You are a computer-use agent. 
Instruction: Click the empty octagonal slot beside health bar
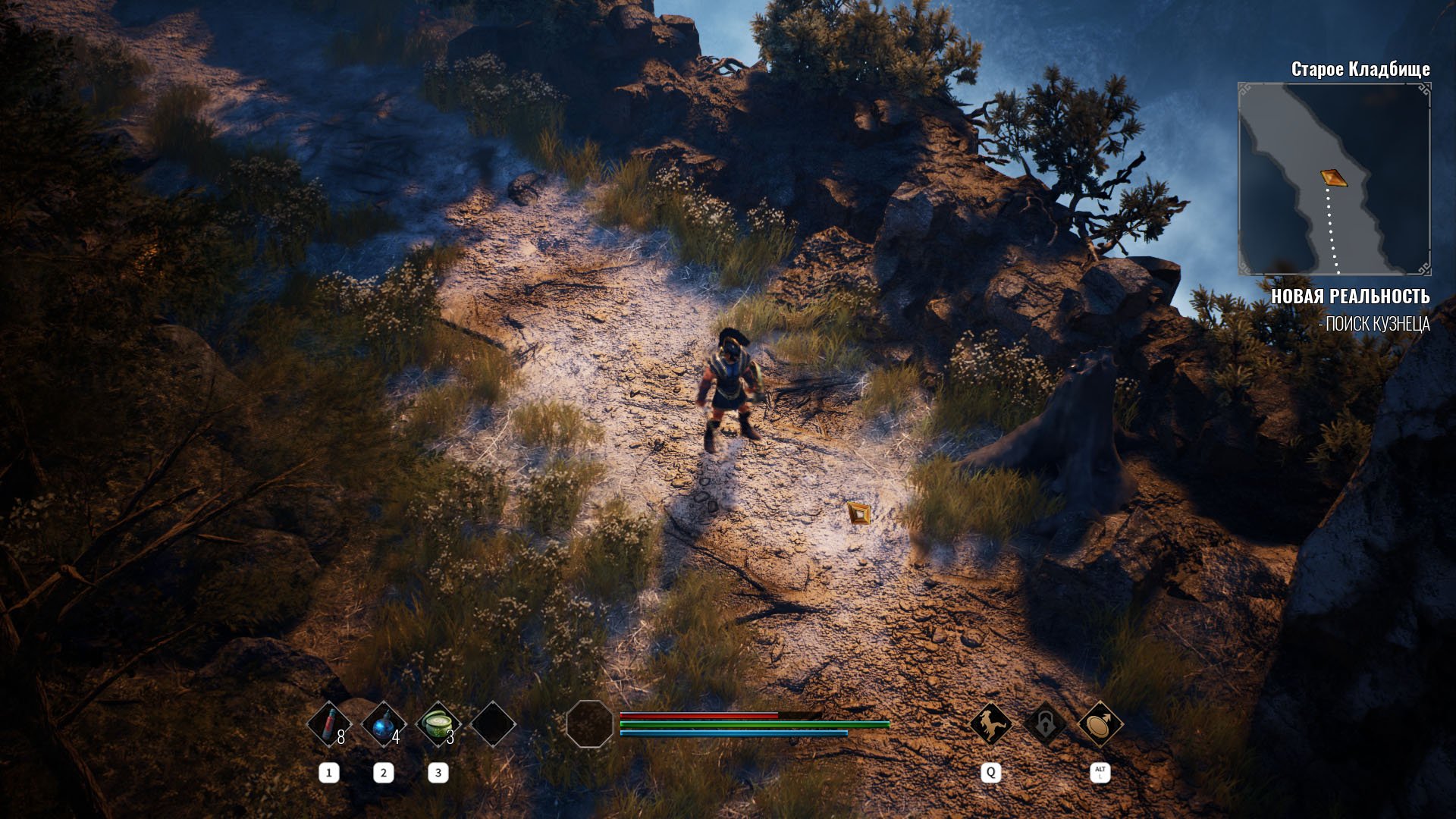coord(589,724)
